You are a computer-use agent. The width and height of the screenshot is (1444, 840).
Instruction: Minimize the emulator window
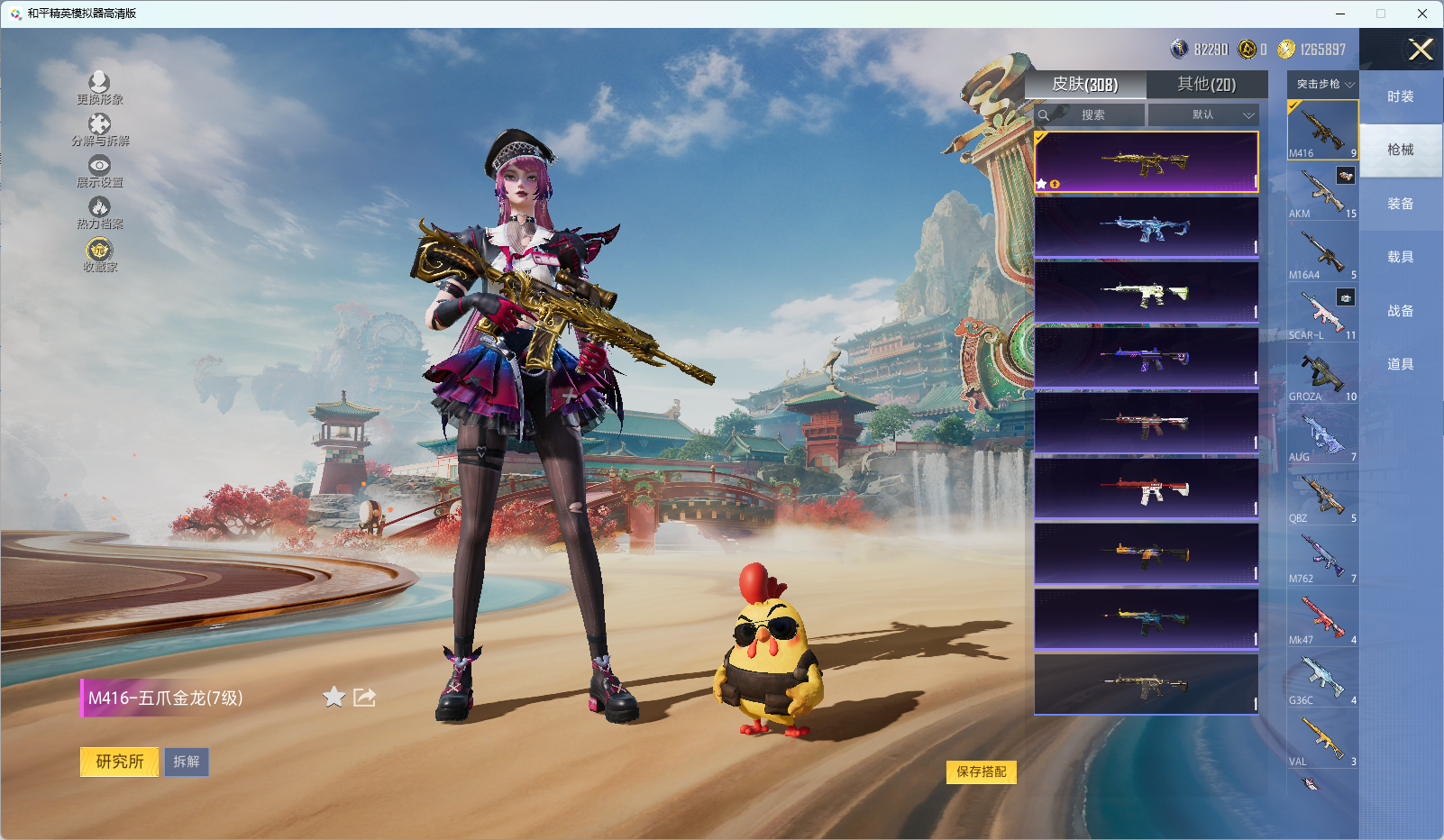(x=1340, y=14)
